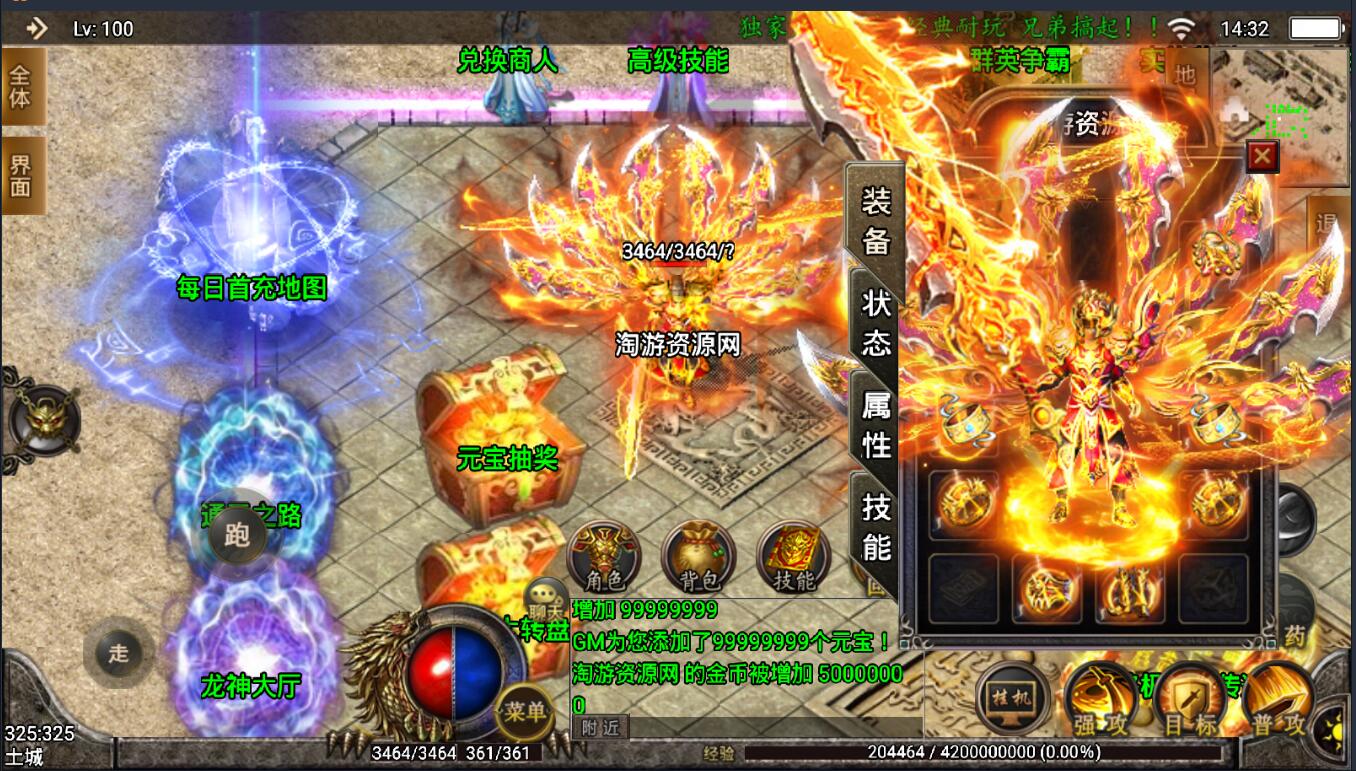The height and width of the screenshot is (771, 1356).
Task: Select the 走 walk movement button
Action: pos(119,653)
